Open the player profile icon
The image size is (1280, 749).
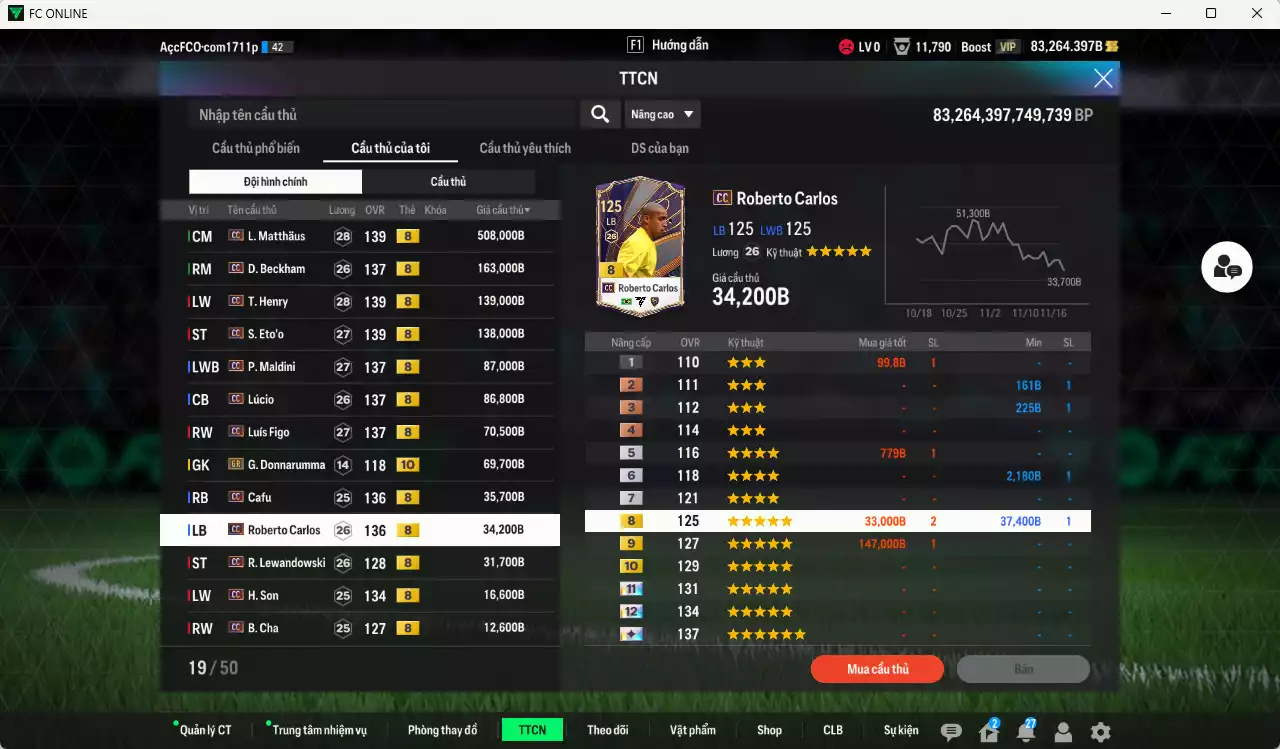(x=1061, y=733)
